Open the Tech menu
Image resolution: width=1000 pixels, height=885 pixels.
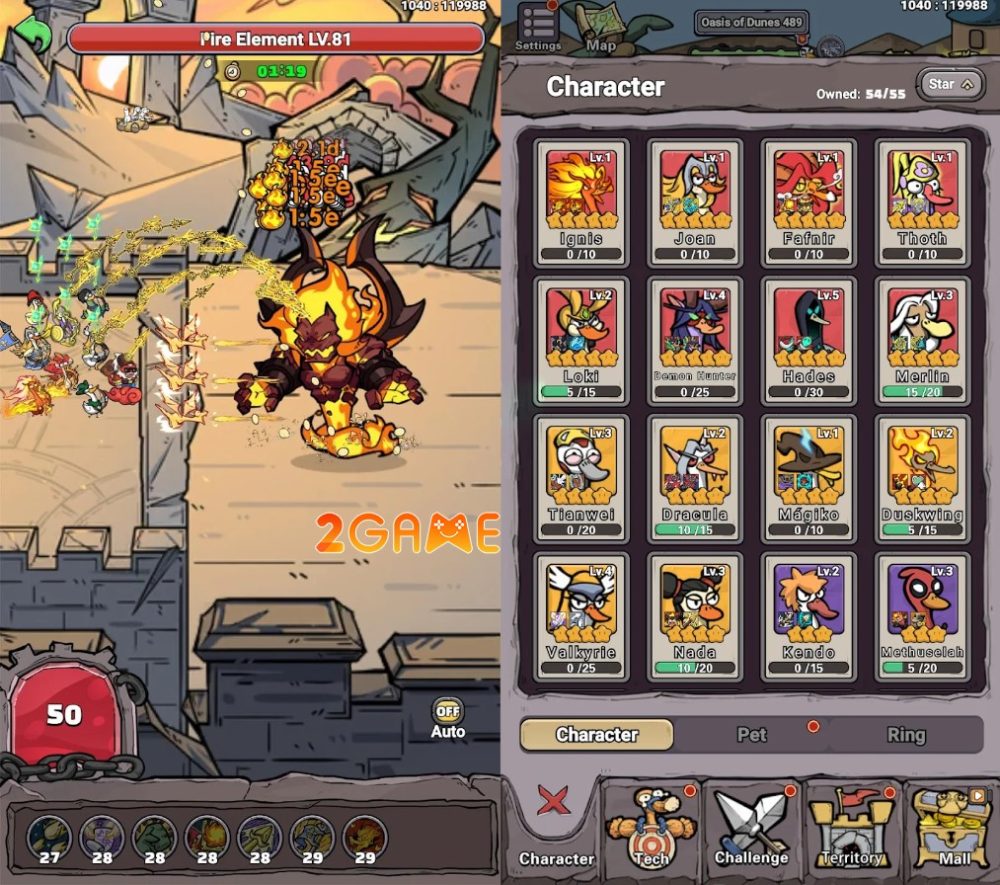click(x=651, y=828)
